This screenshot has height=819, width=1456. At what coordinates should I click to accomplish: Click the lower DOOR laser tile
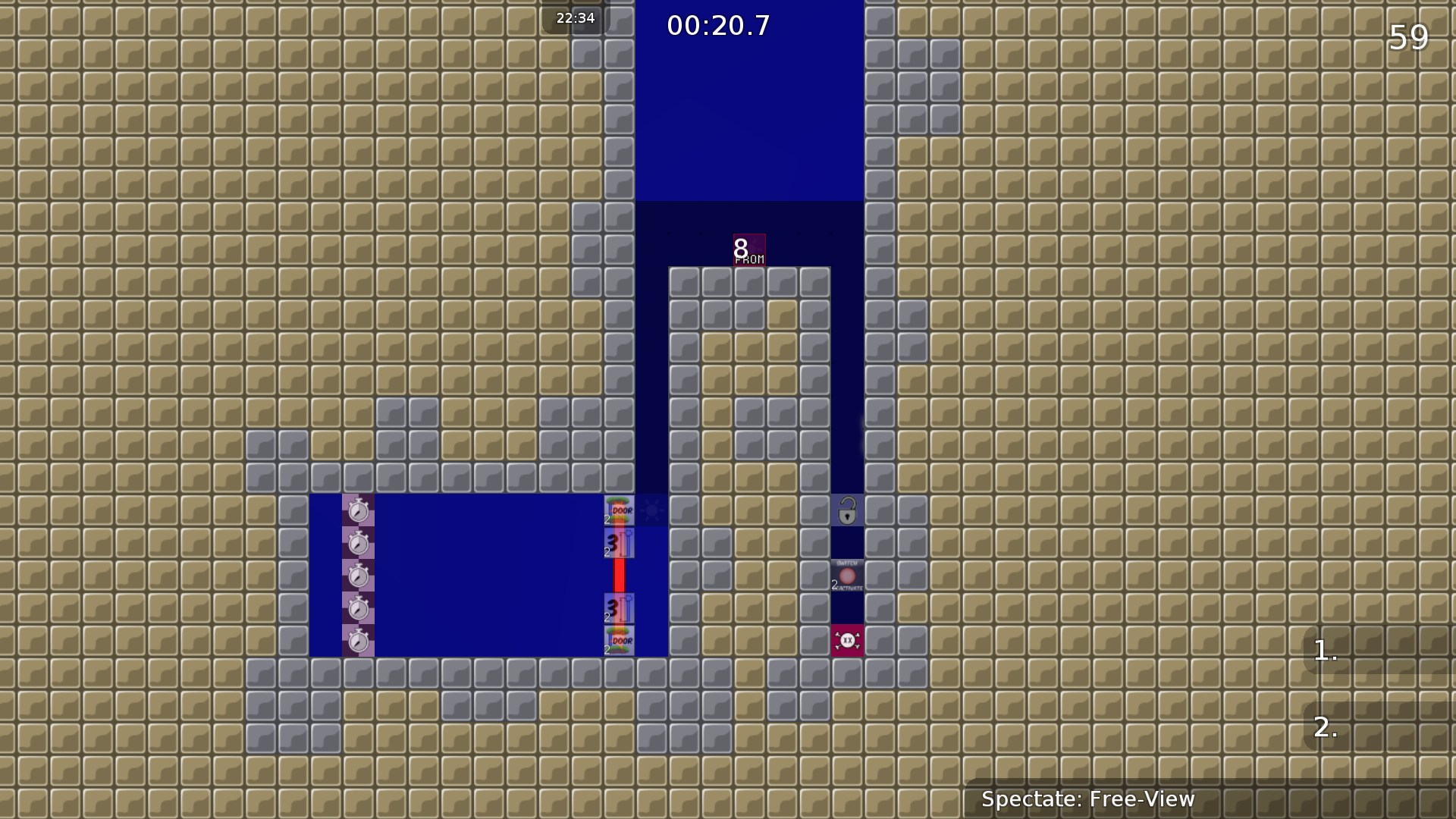coord(619,641)
